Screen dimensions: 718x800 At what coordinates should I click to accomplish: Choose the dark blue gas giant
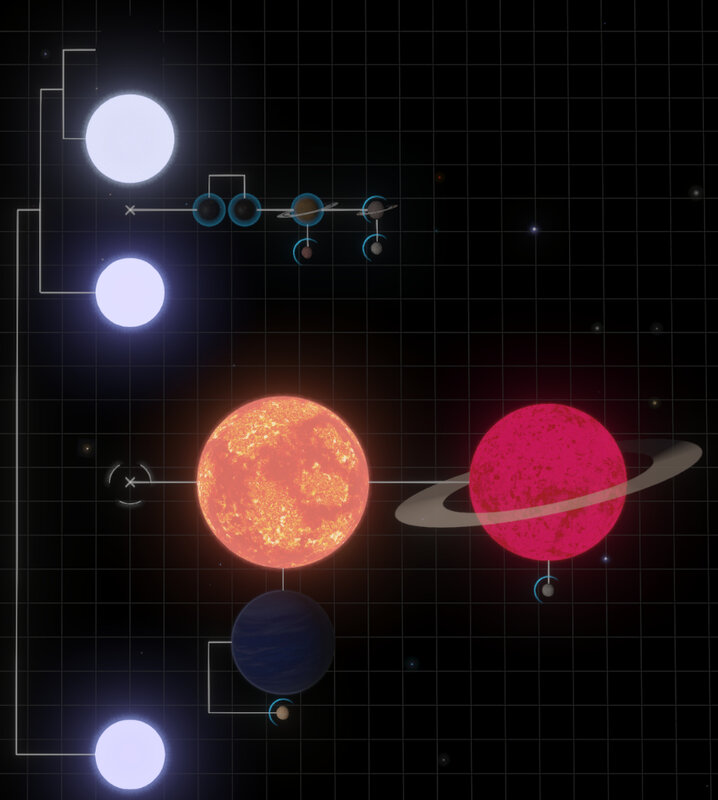(283, 642)
